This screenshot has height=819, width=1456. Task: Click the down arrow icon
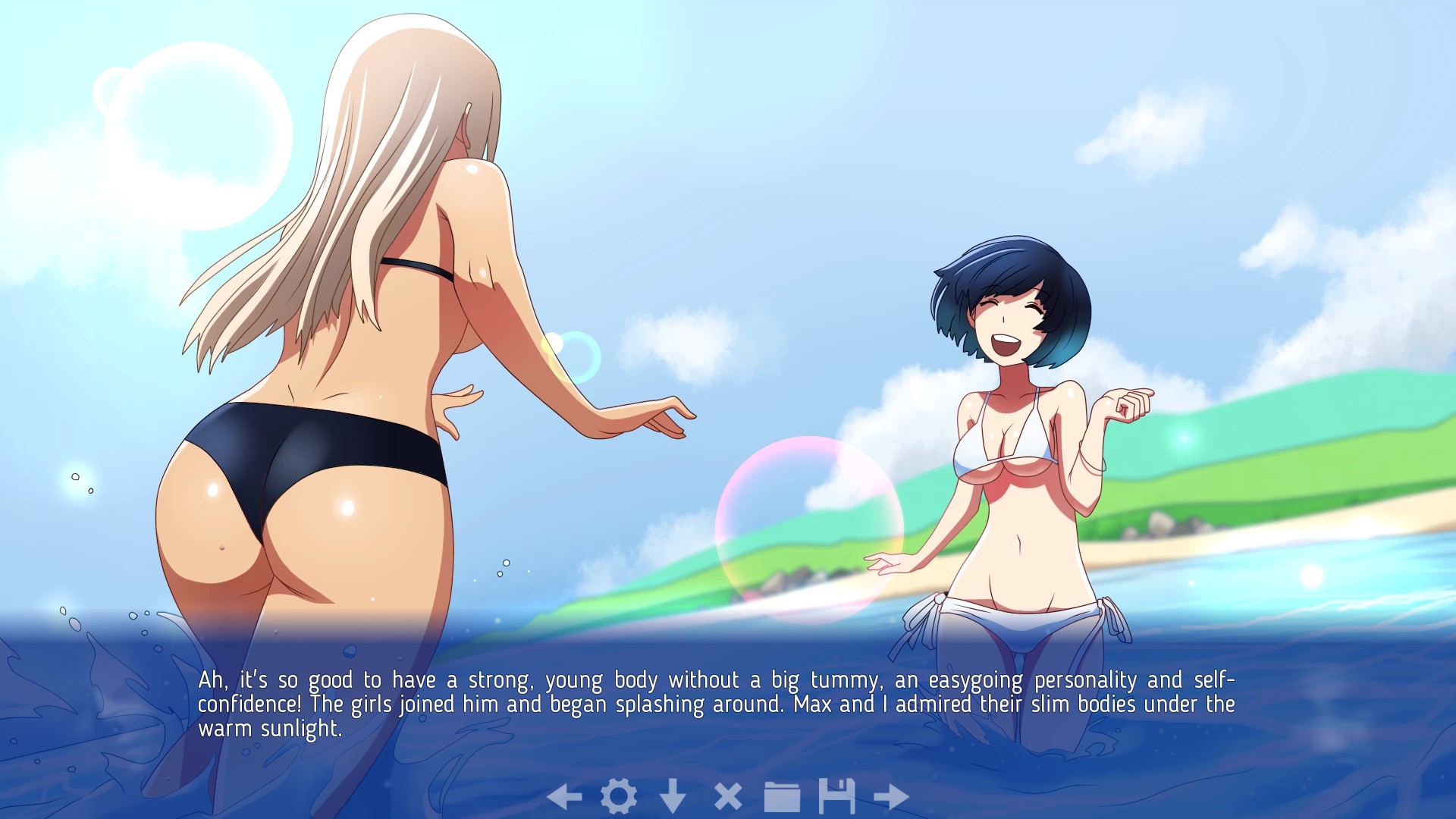click(x=673, y=796)
